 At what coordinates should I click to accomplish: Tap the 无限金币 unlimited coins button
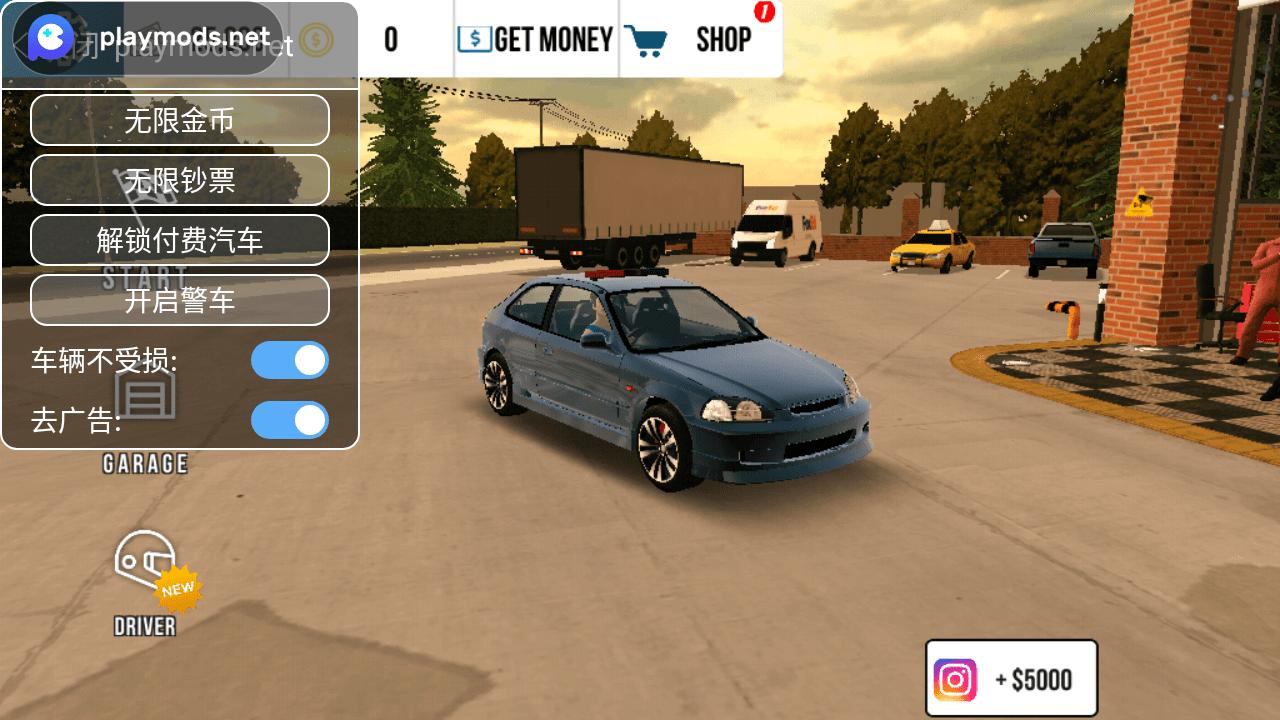click(x=180, y=120)
